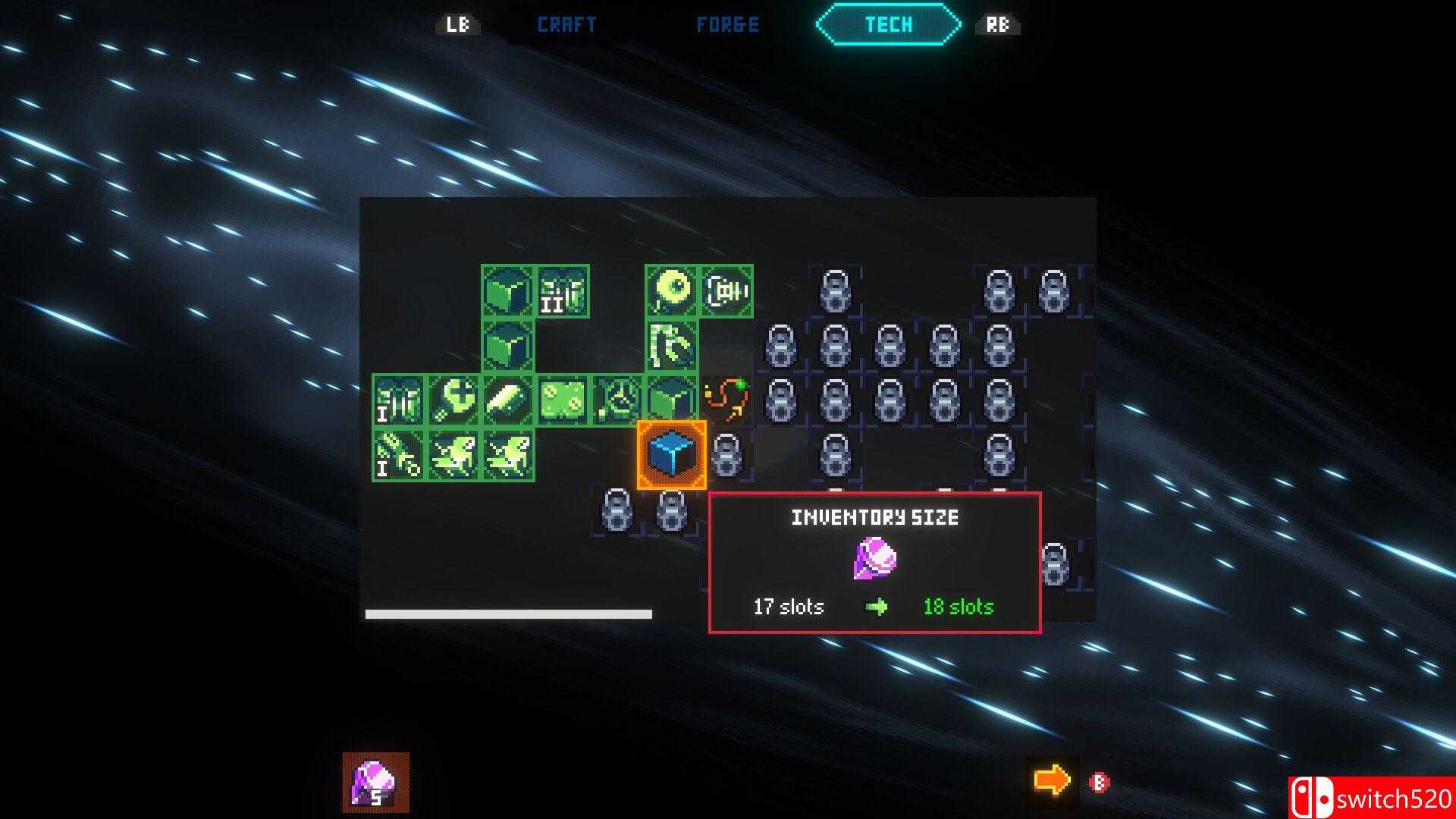
Task: Click the orange arrow back button
Action: pyautogui.click(x=1052, y=780)
